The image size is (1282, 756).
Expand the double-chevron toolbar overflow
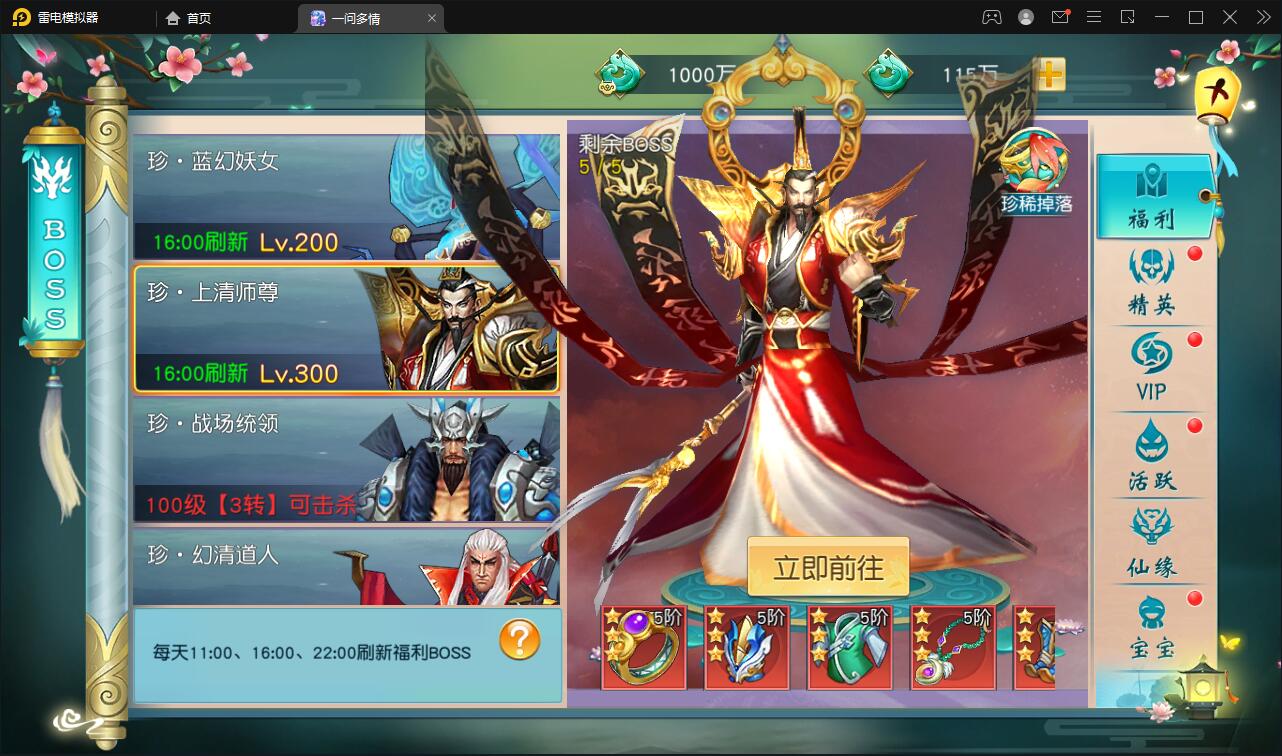point(1262,17)
